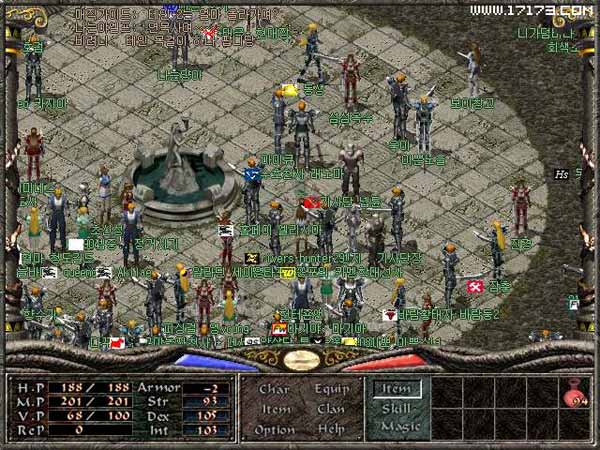Open the Help menu

(331, 428)
